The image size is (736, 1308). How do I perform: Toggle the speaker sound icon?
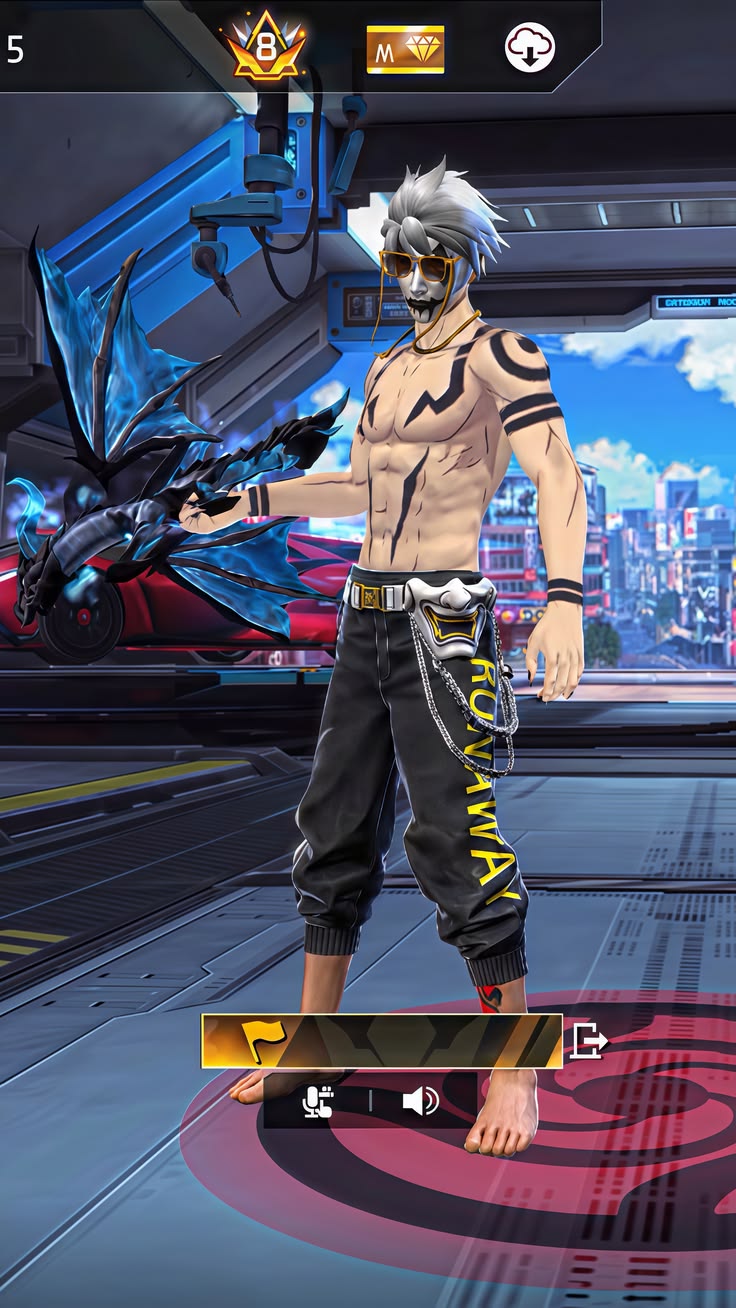420,1102
